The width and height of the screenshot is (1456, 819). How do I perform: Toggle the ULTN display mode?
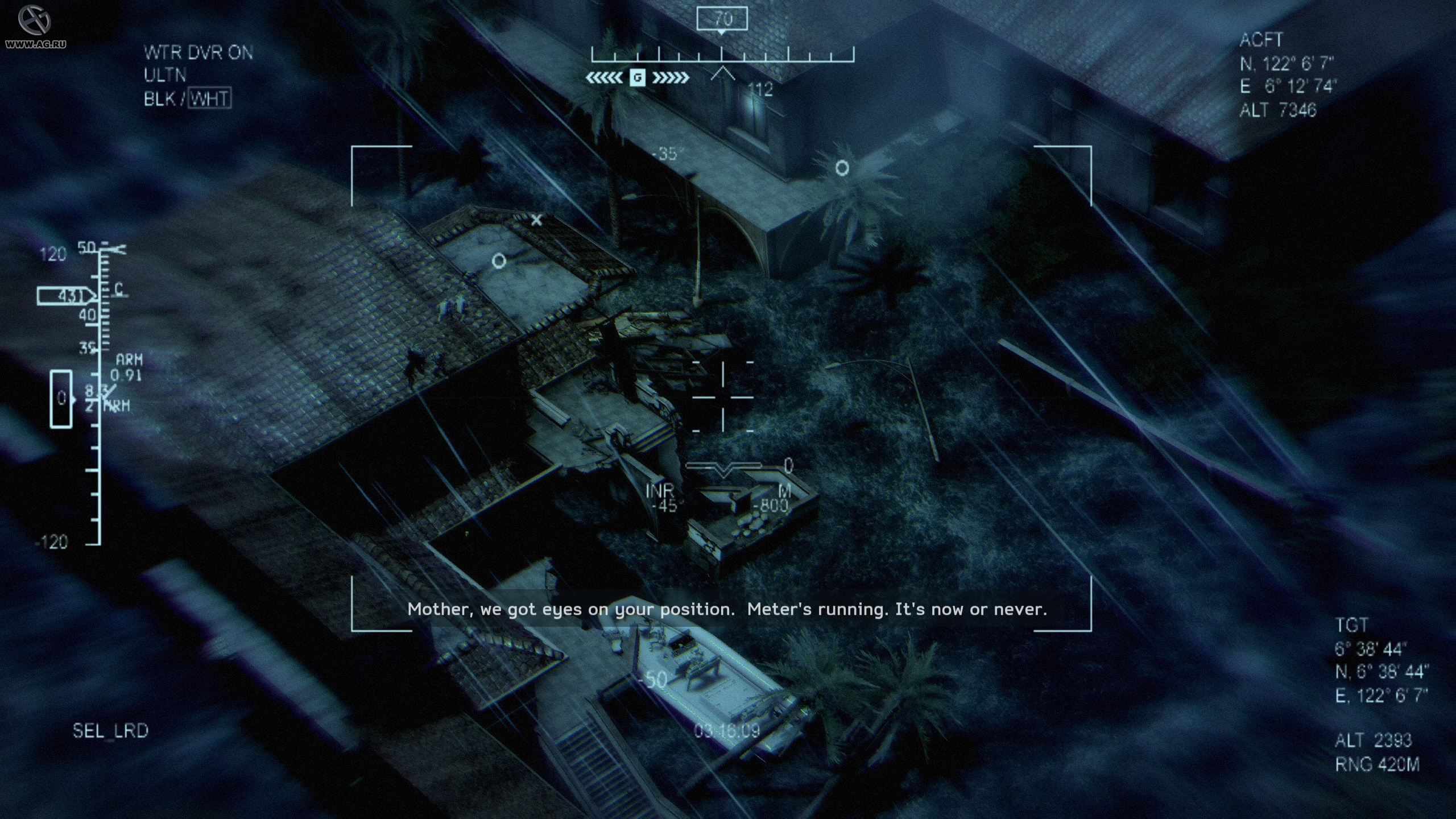(166, 76)
